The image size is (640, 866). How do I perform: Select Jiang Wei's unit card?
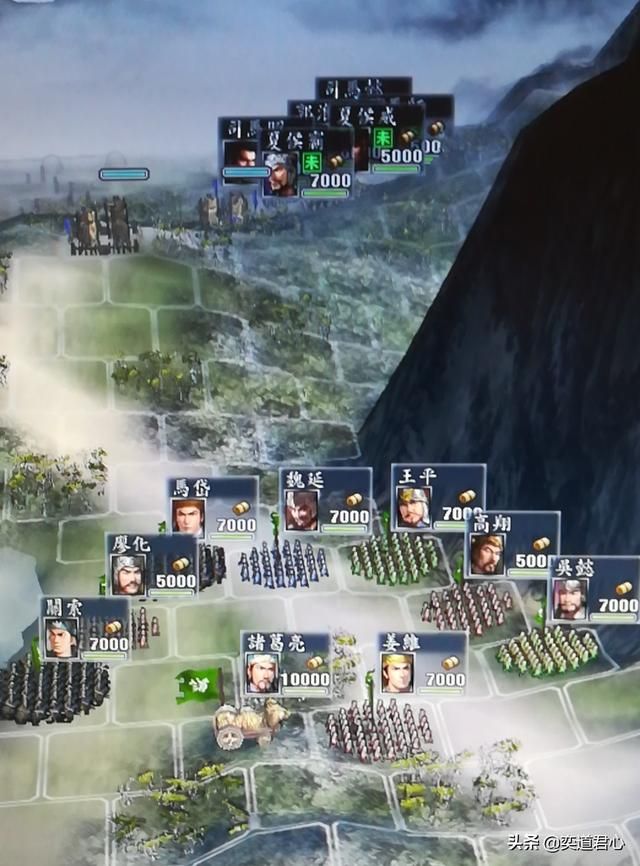[x=422, y=663]
